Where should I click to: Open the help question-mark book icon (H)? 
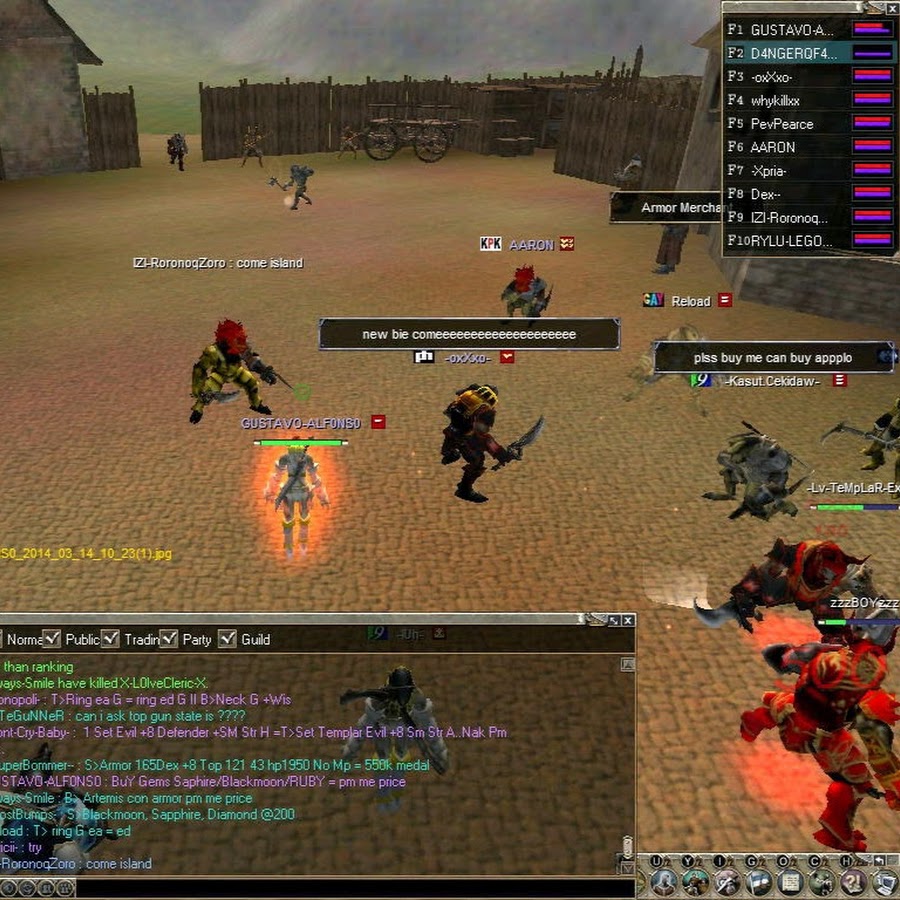click(x=852, y=881)
